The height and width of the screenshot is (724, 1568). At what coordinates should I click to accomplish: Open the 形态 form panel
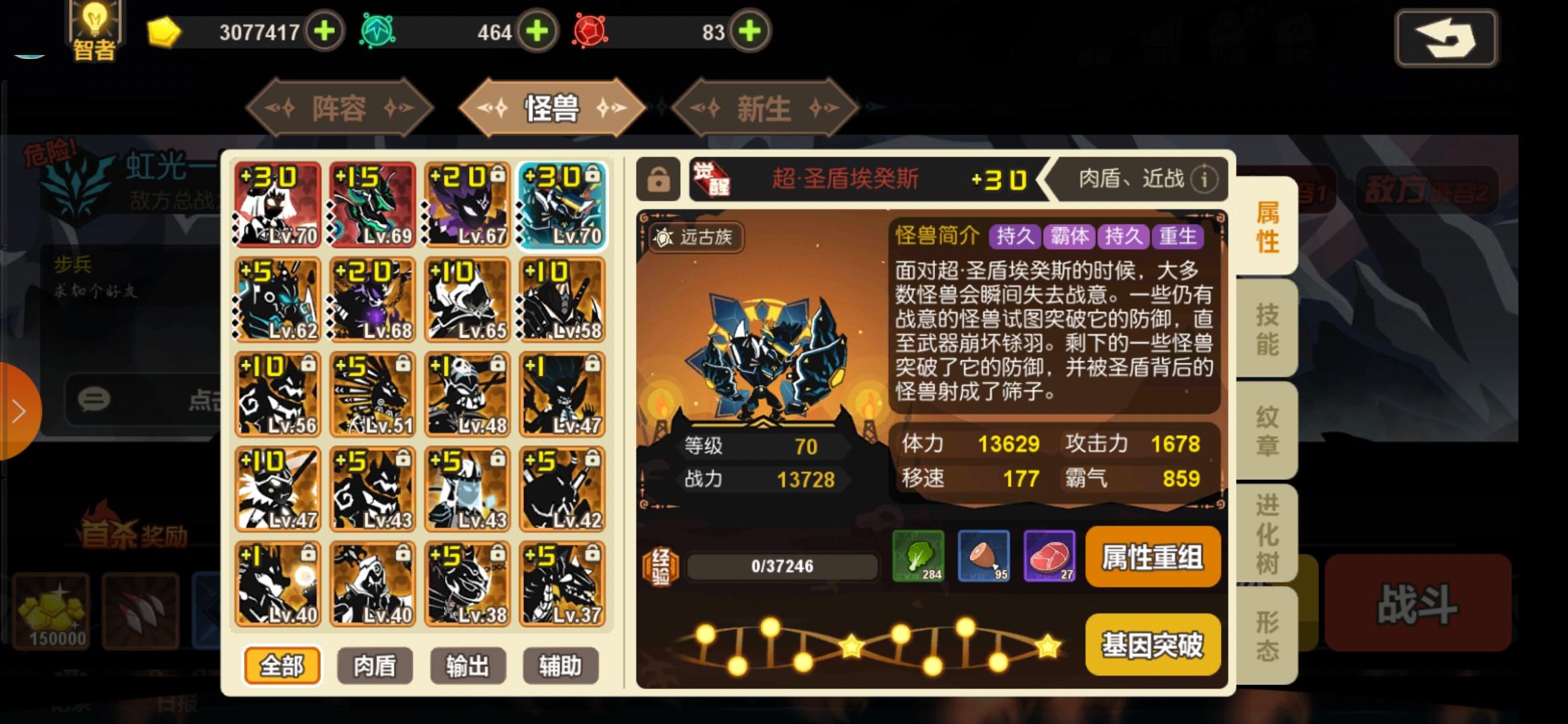pos(1266,630)
